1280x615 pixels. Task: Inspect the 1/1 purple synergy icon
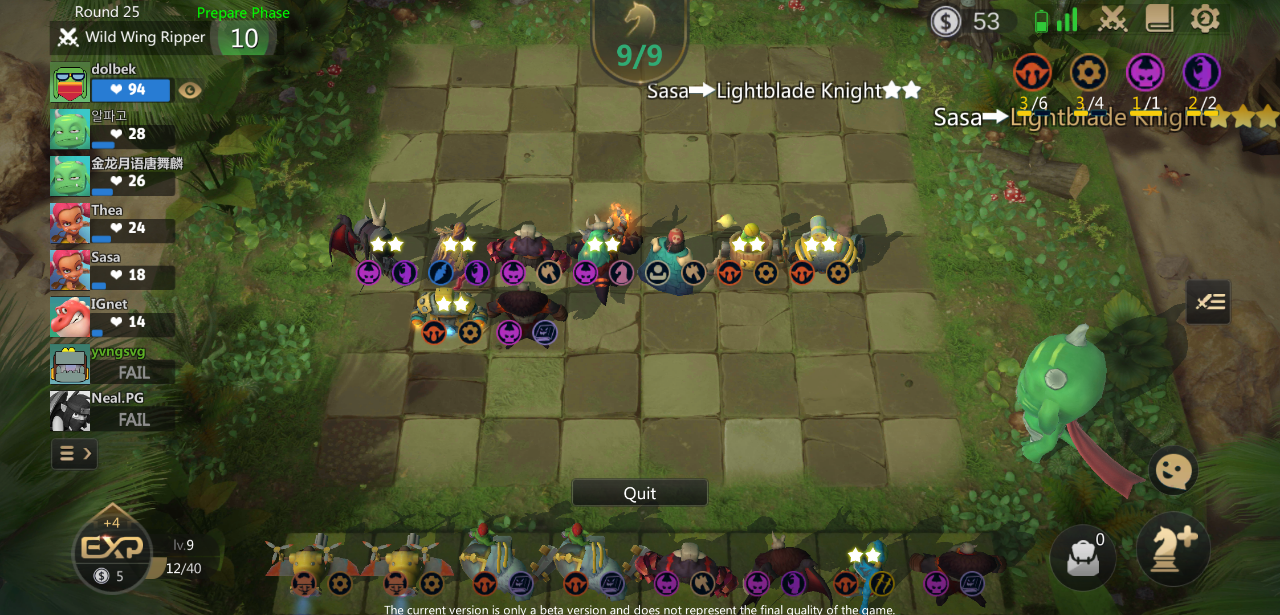coord(1145,73)
